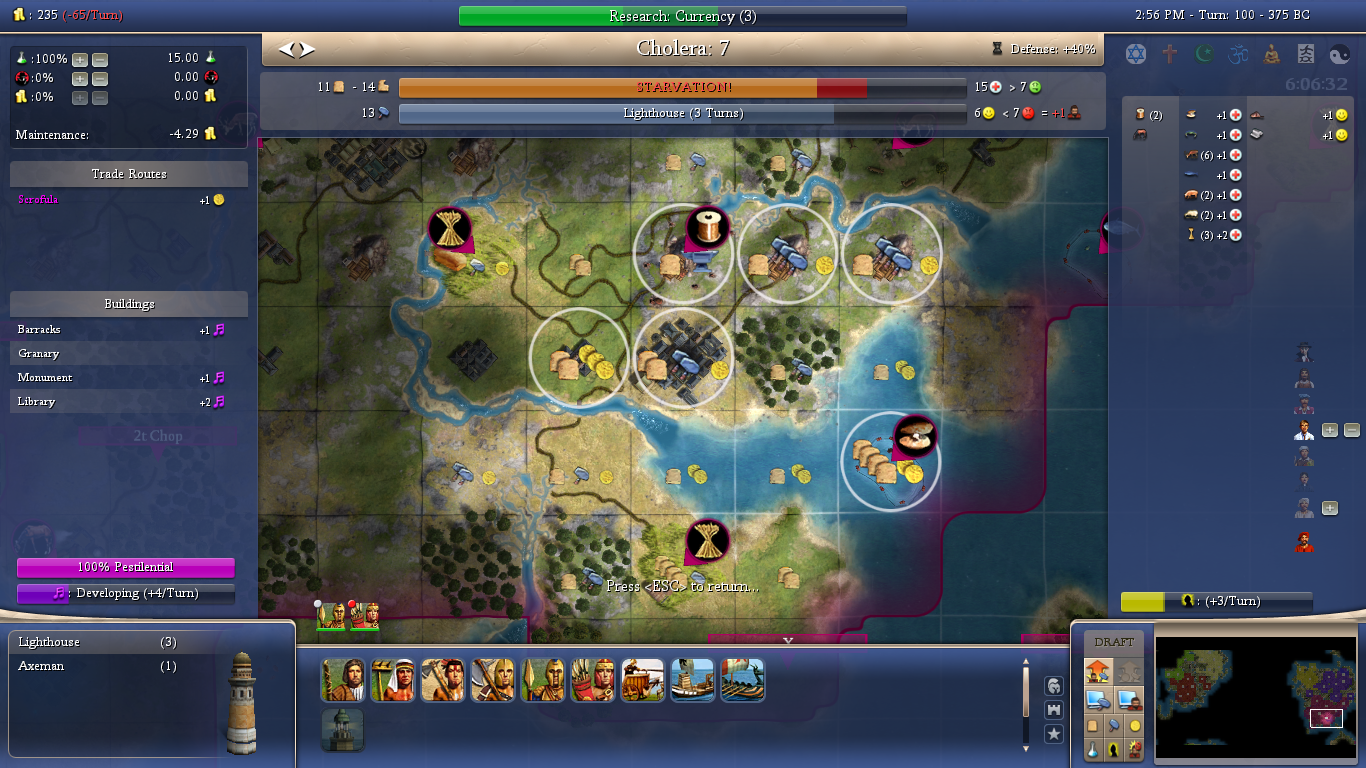This screenshot has height=768, width=1366.
Task: Click the Lighthouse production progress bar
Action: tap(682, 114)
